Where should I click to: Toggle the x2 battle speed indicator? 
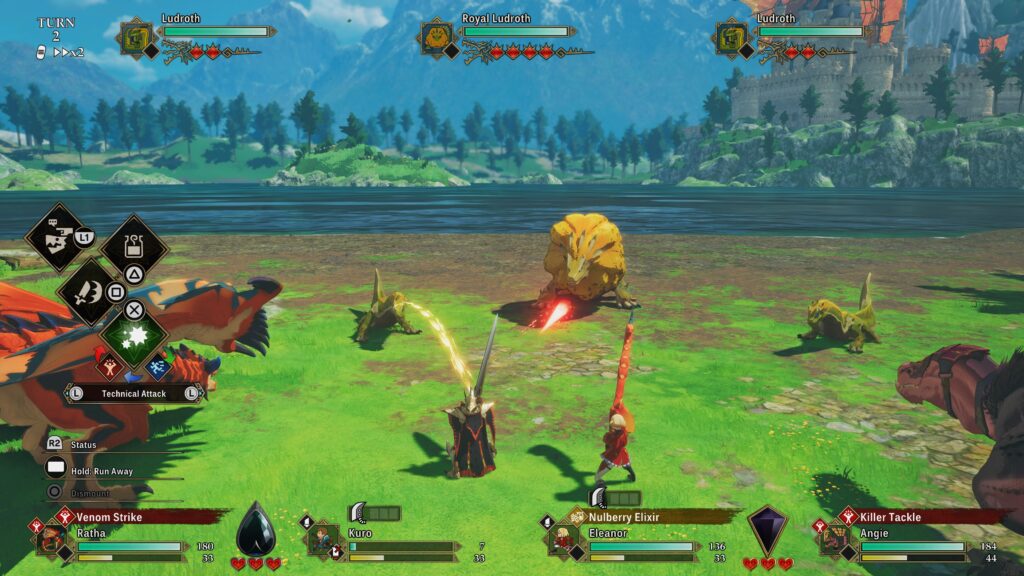click(x=69, y=52)
